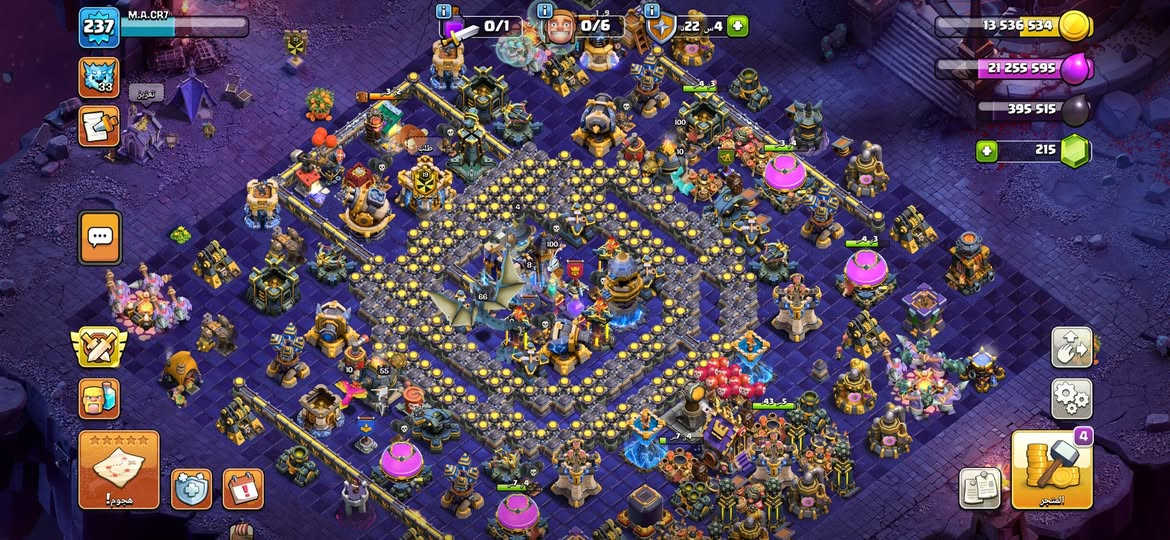Open the village layout editor hand icon
The width and height of the screenshot is (1170, 540).
(x=1071, y=347)
